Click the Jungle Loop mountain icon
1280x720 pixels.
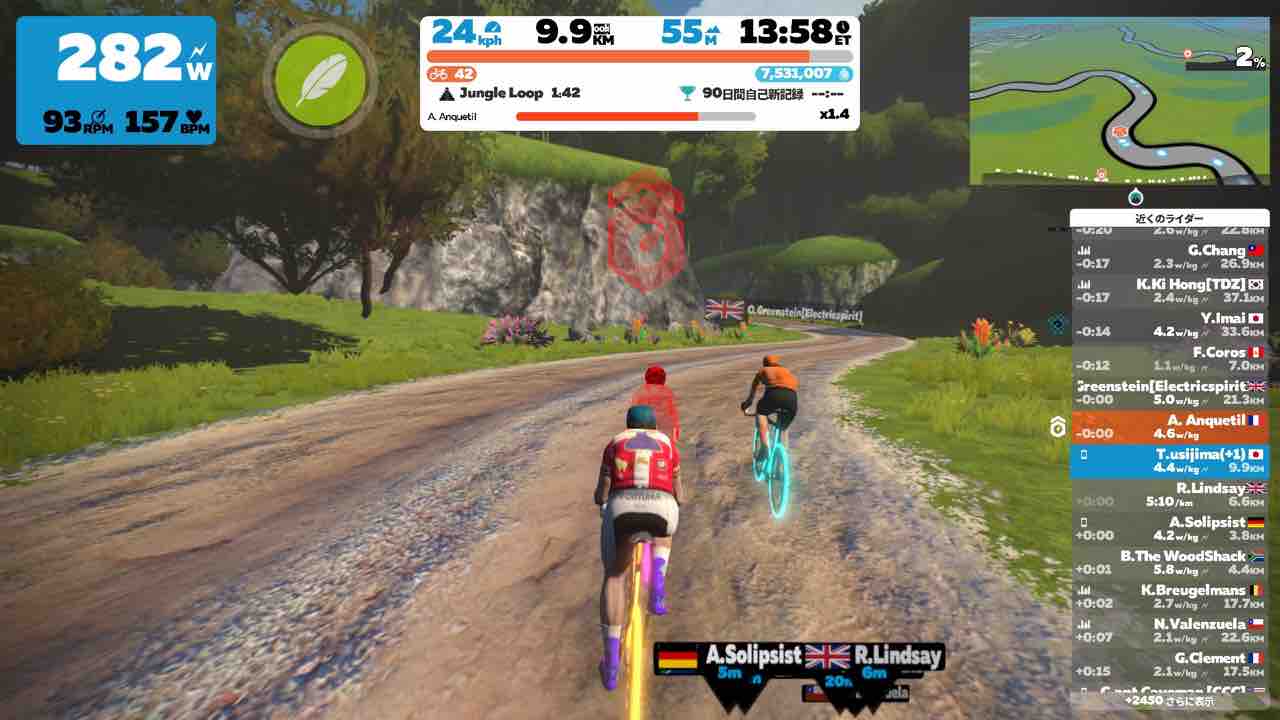[445, 93]
